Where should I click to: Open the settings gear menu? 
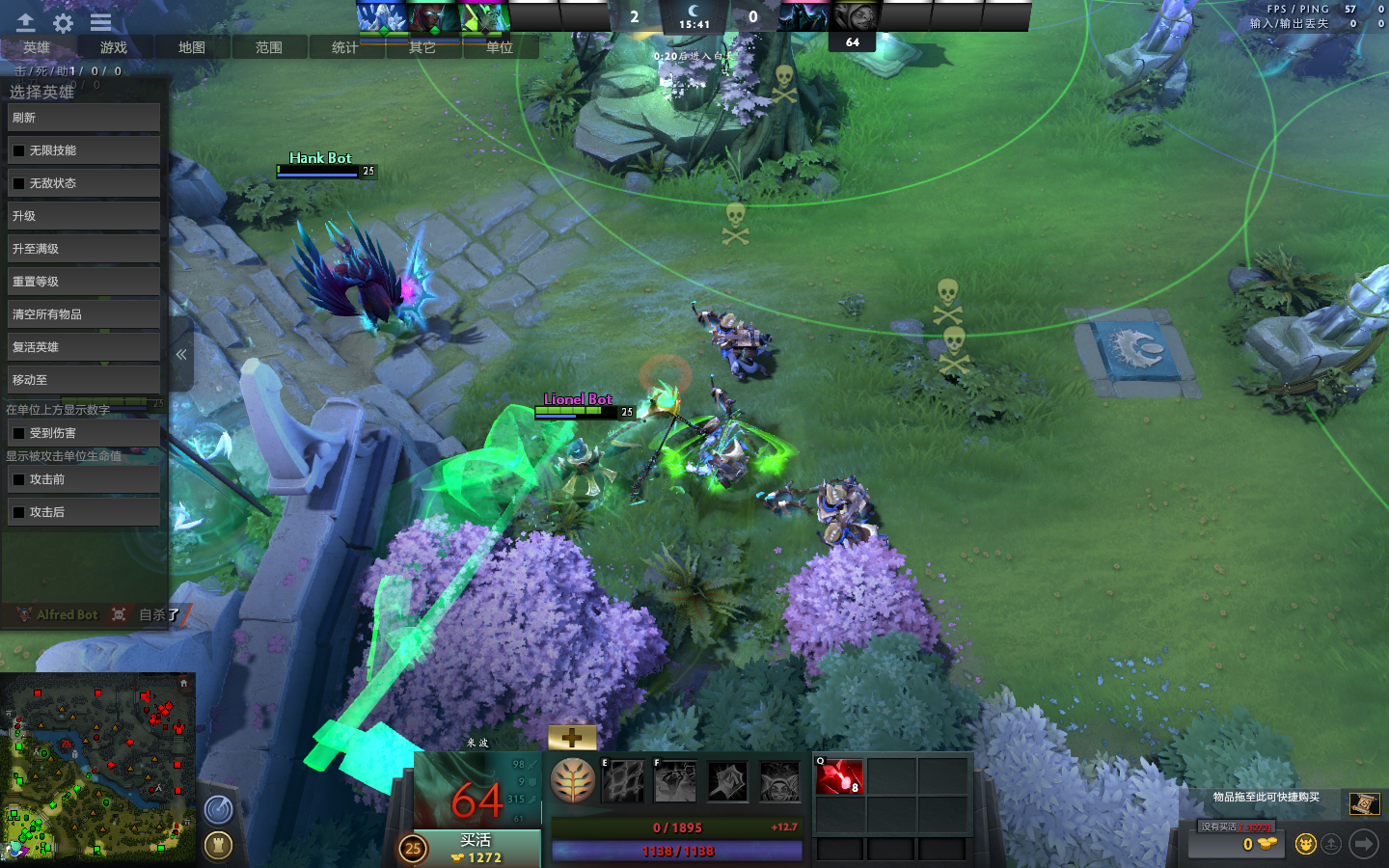(x=64, y=23)
